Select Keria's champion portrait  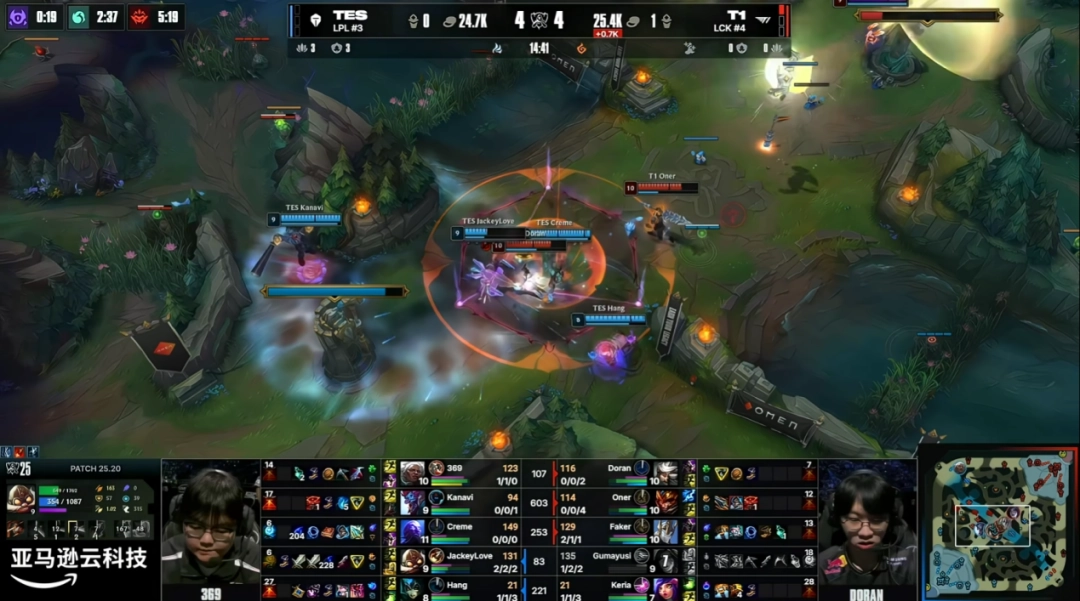[x=666, y=587]
